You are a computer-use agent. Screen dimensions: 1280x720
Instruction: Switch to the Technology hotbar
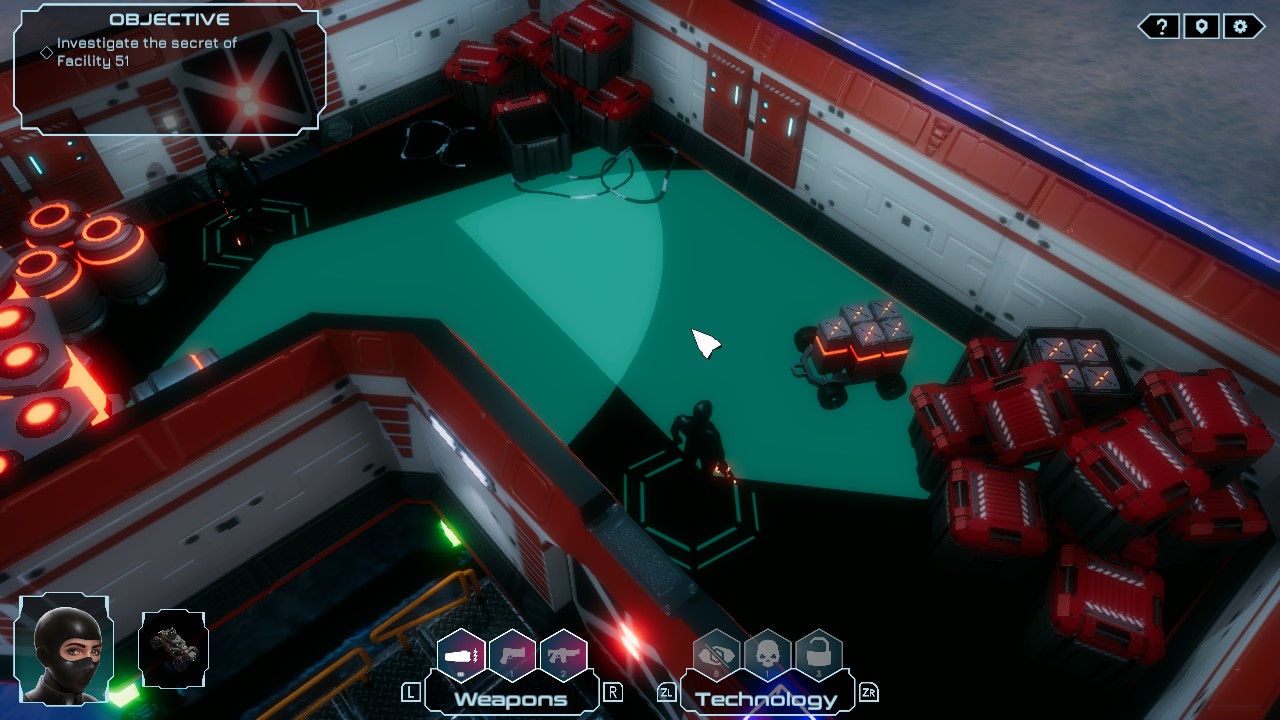click(765, 700)
